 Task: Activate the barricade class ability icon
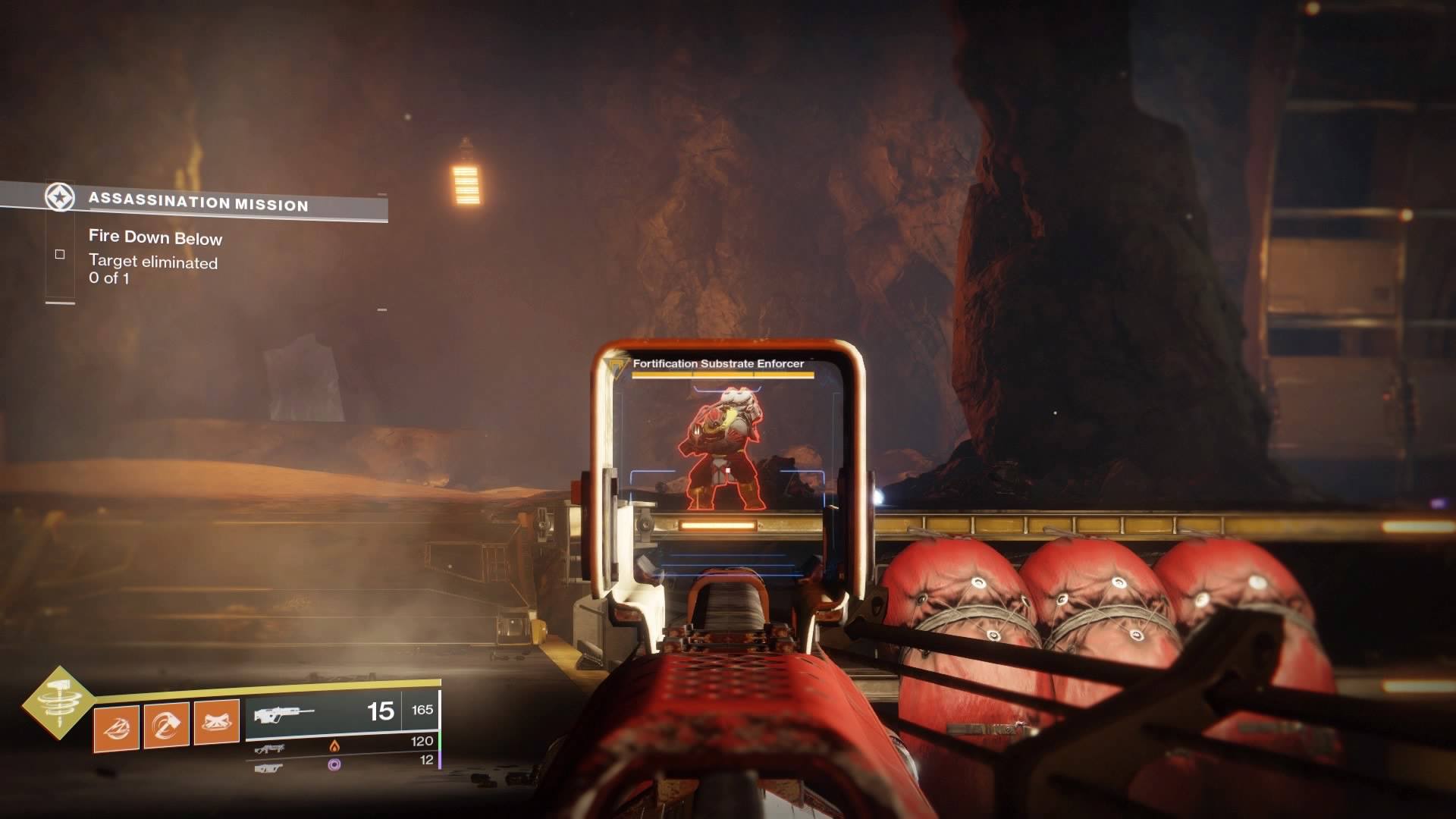coord(217,722)
